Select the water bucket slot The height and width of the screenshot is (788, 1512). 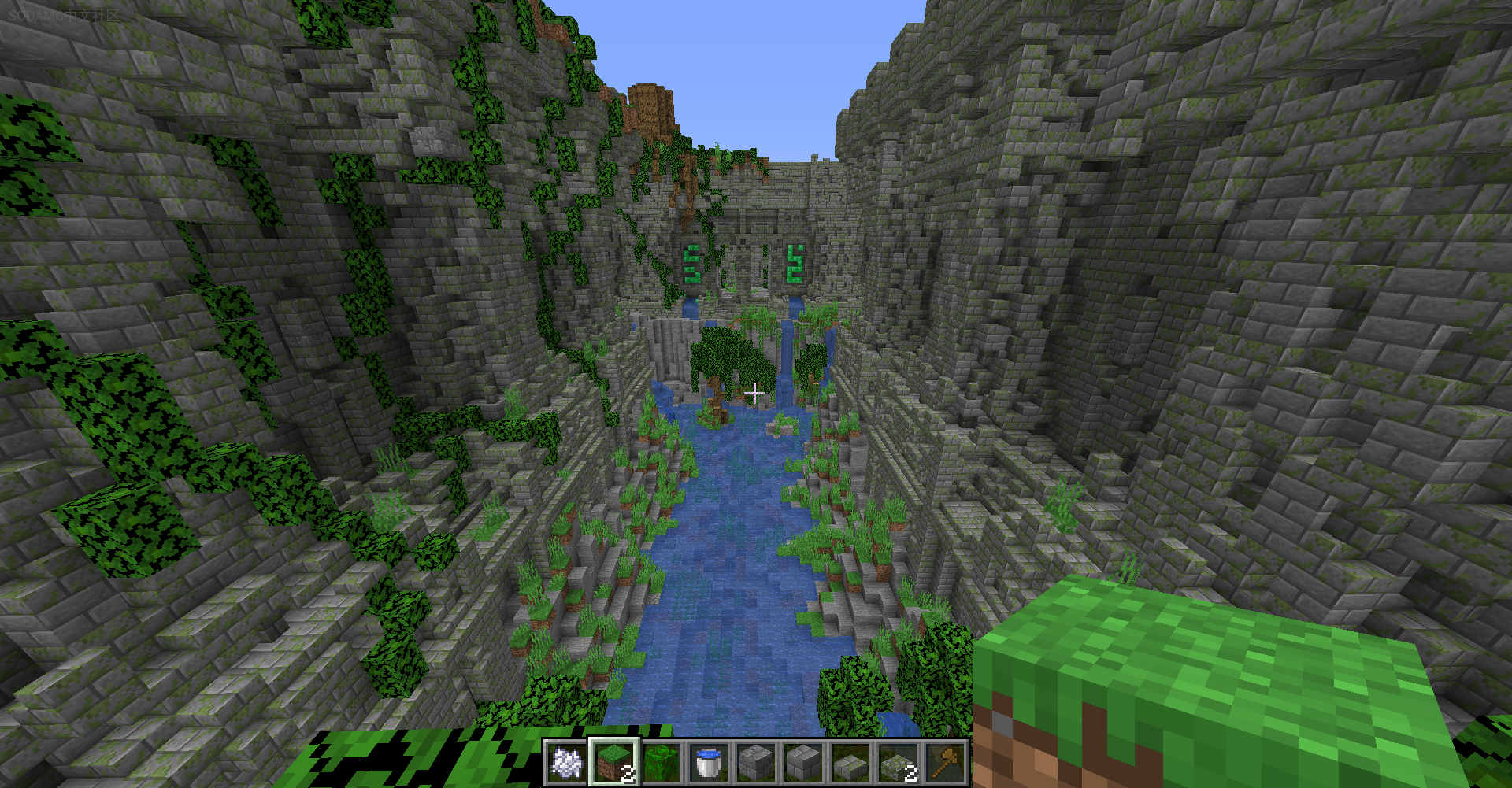click(x=709, y=762)
